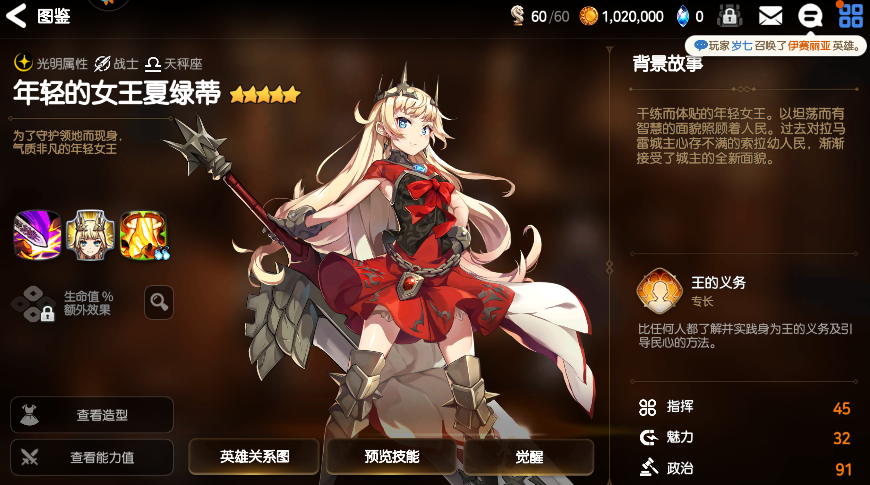Click the magnifying glass inspect button
Viewport: 870px width, 485px height.
click(x=159, y=302)
